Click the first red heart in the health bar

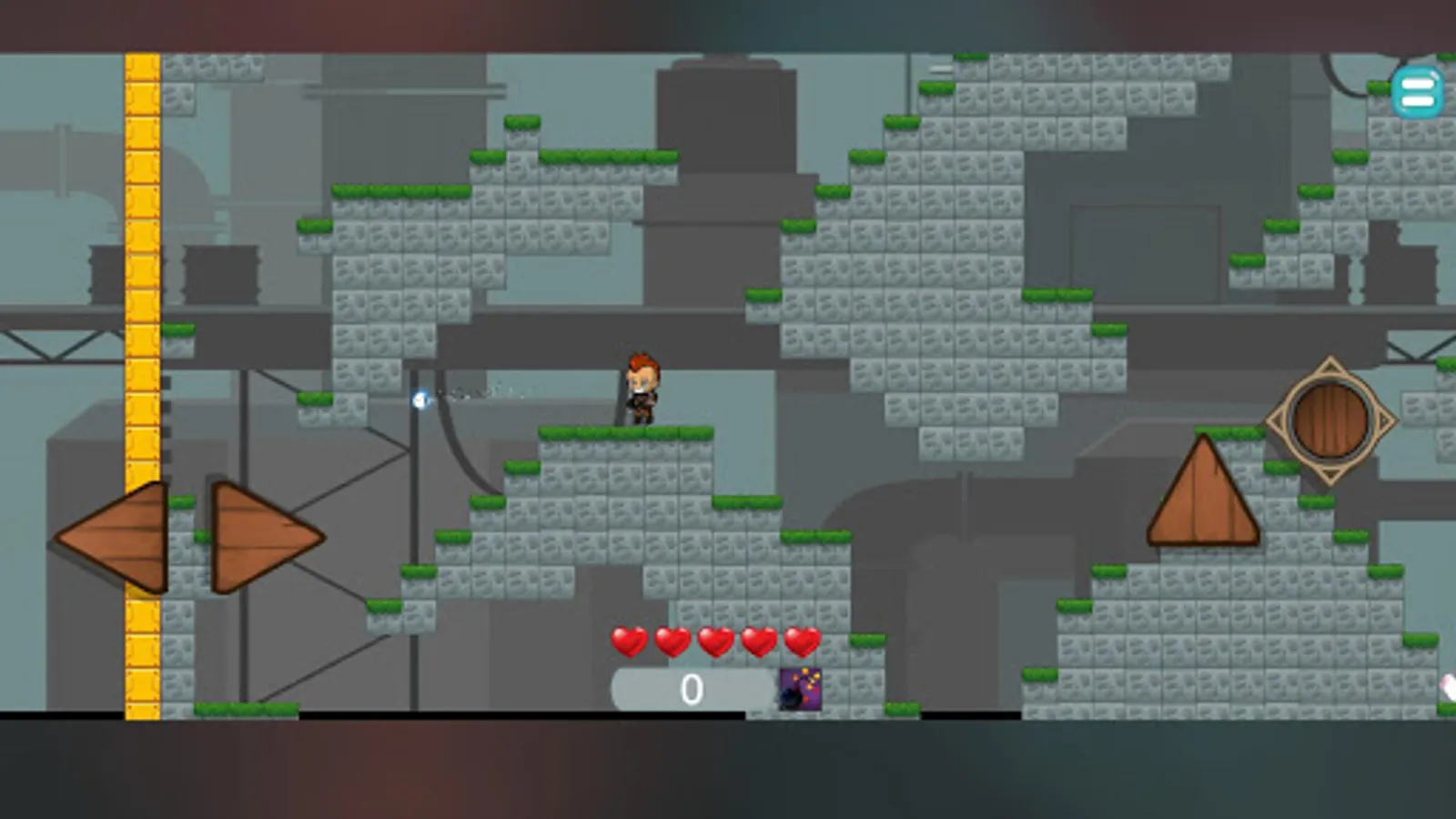pos(629,642)
